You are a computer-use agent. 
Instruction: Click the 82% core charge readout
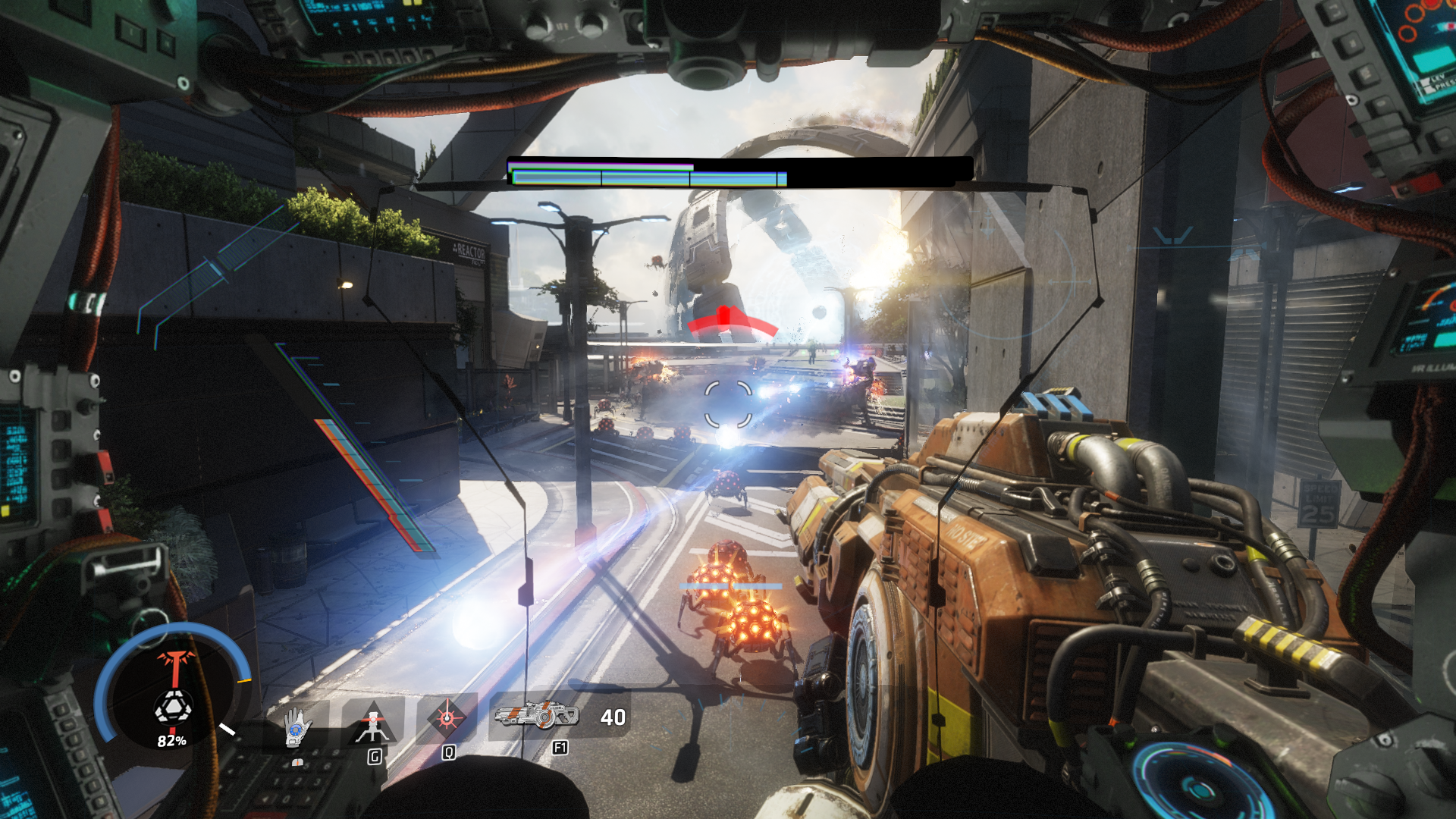[x=172, y=741]
